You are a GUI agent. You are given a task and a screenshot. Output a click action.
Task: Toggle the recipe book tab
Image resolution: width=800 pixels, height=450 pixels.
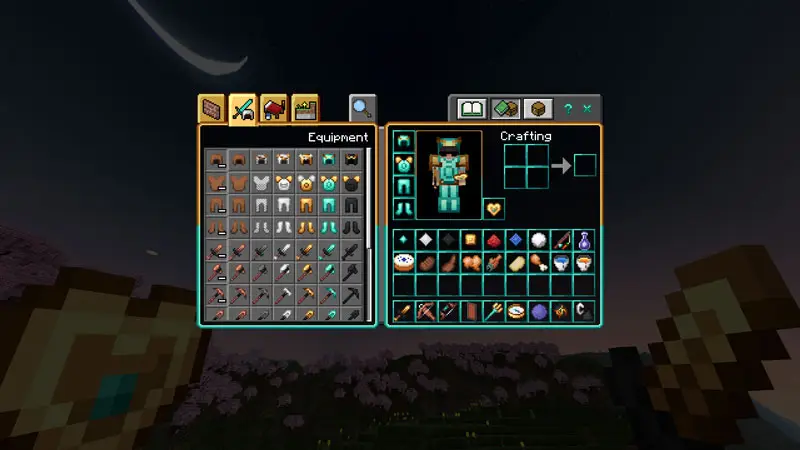click(x=471, y=108)
